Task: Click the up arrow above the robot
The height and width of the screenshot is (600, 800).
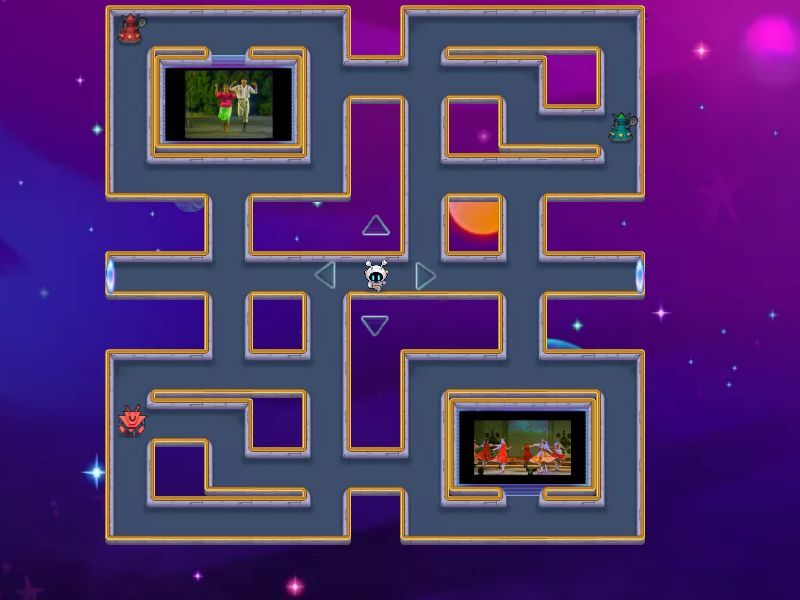Action: pos(375,226)
